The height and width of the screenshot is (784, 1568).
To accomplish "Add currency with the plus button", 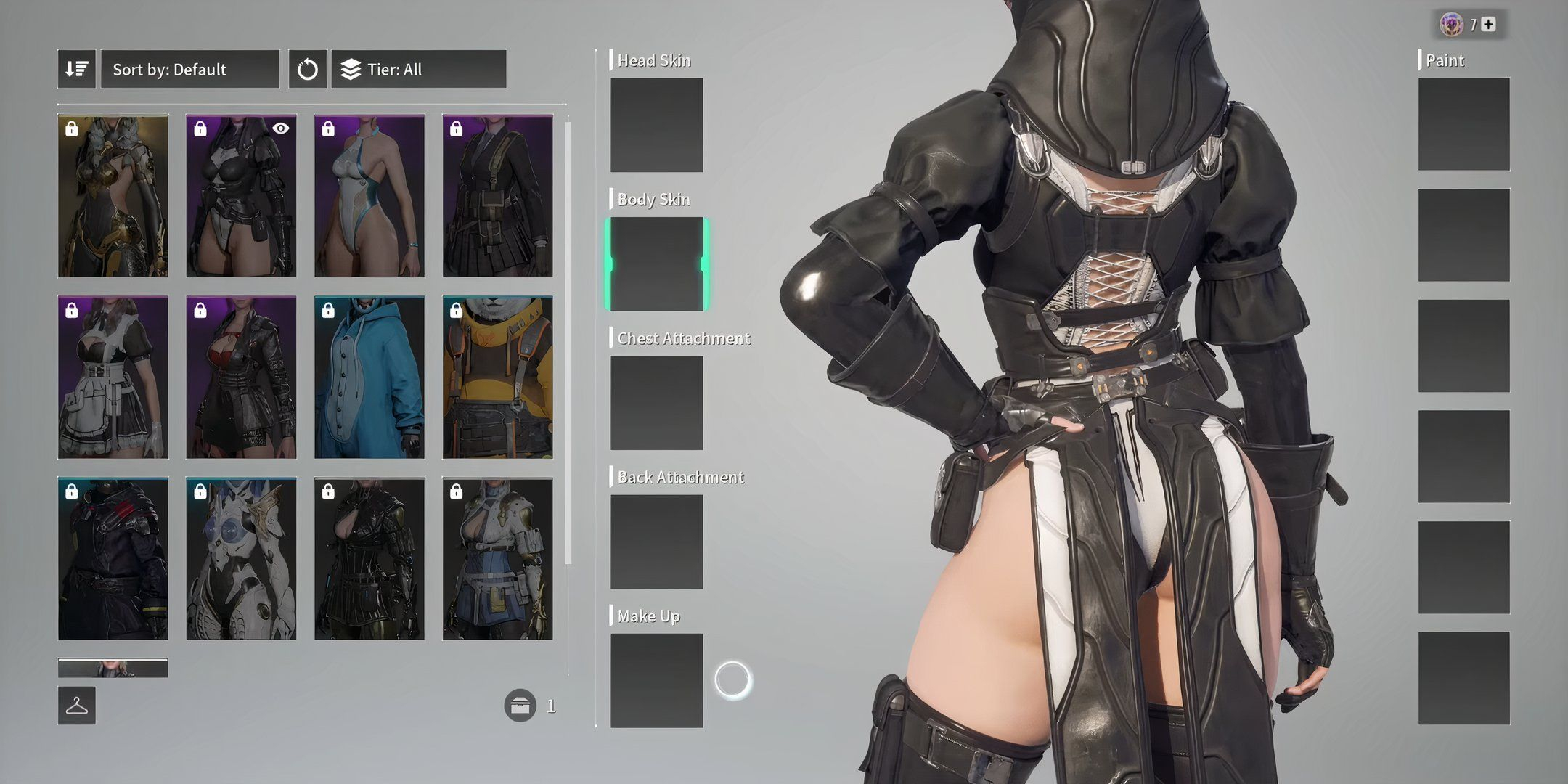I will (x=1488, y=25).
